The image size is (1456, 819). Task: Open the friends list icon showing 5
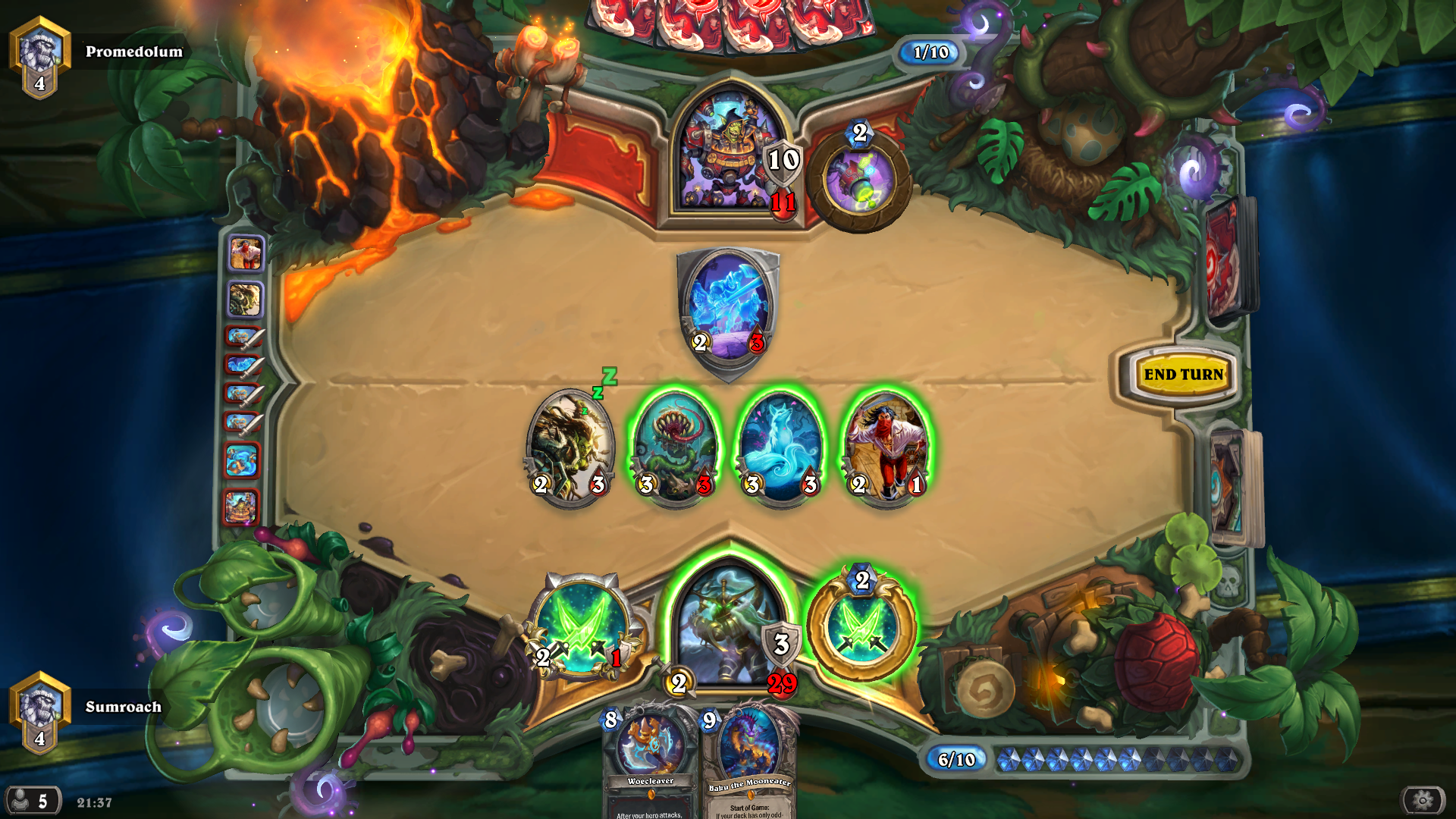point(30,802)
